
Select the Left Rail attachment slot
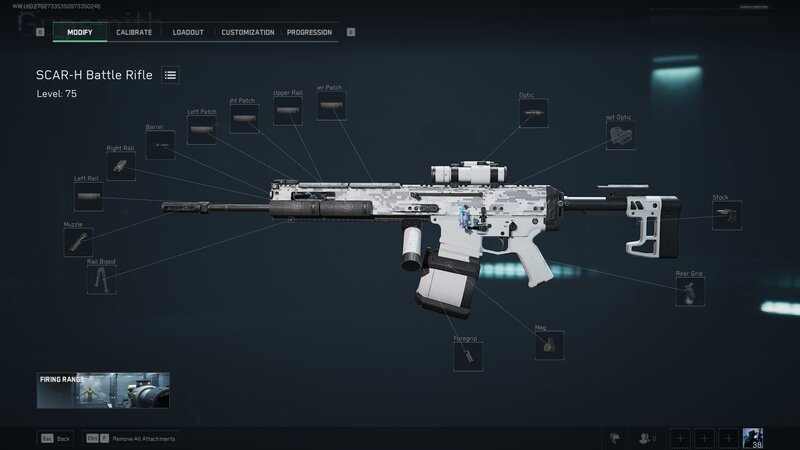(88, 196)
